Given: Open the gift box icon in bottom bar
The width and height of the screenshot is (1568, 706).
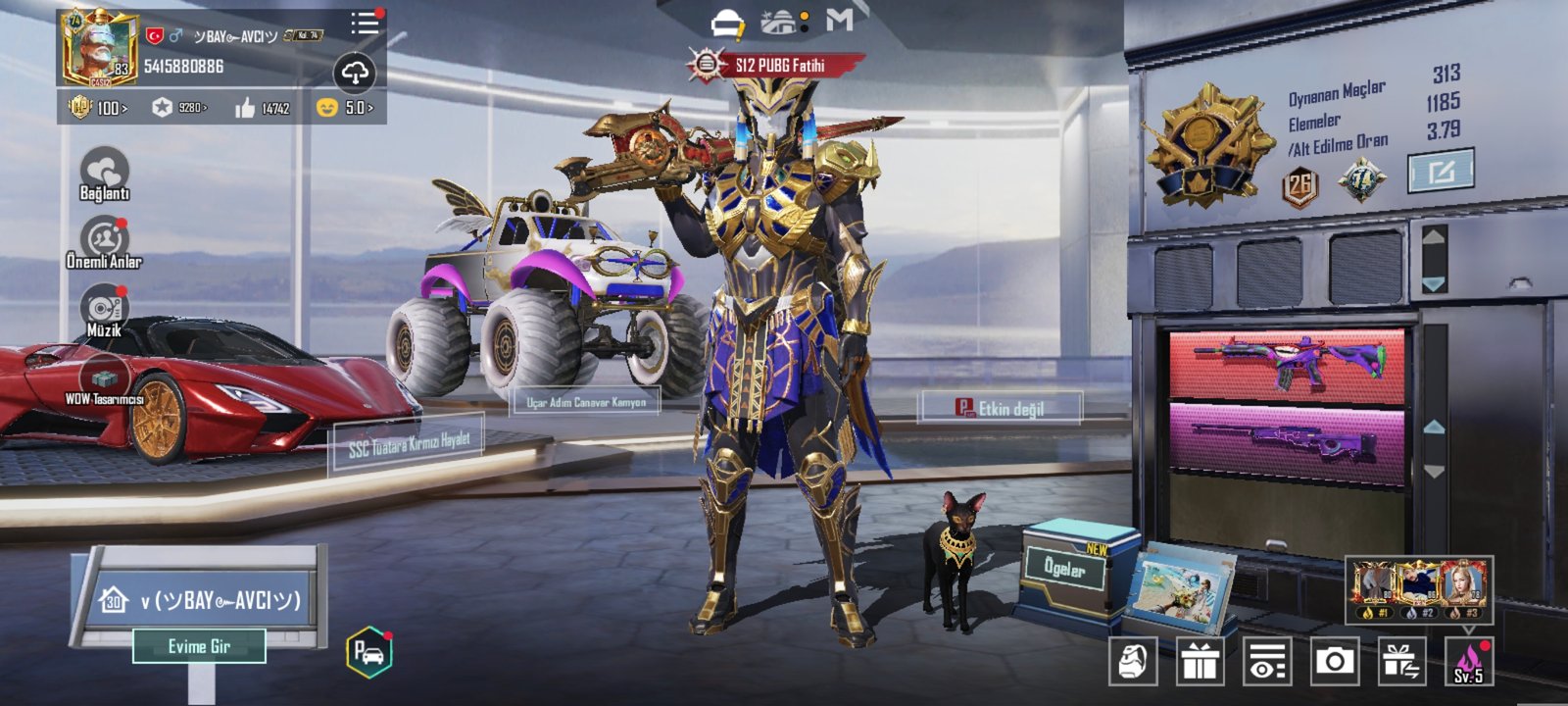Looking at the screenshot, I should [x=1200, y=662].
